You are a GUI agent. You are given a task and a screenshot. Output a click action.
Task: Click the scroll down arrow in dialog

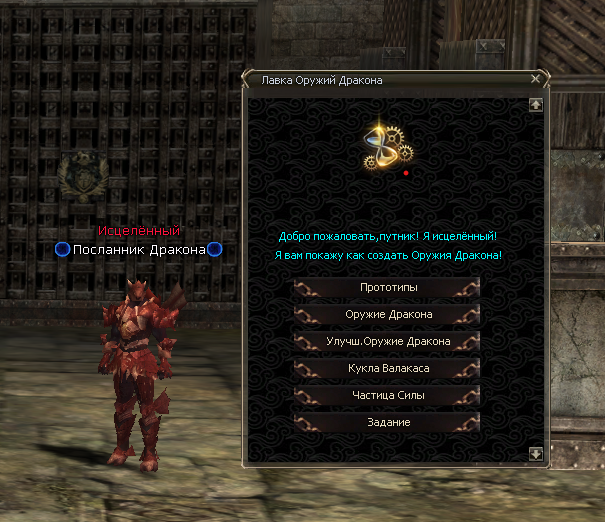(x=536, y=453)
